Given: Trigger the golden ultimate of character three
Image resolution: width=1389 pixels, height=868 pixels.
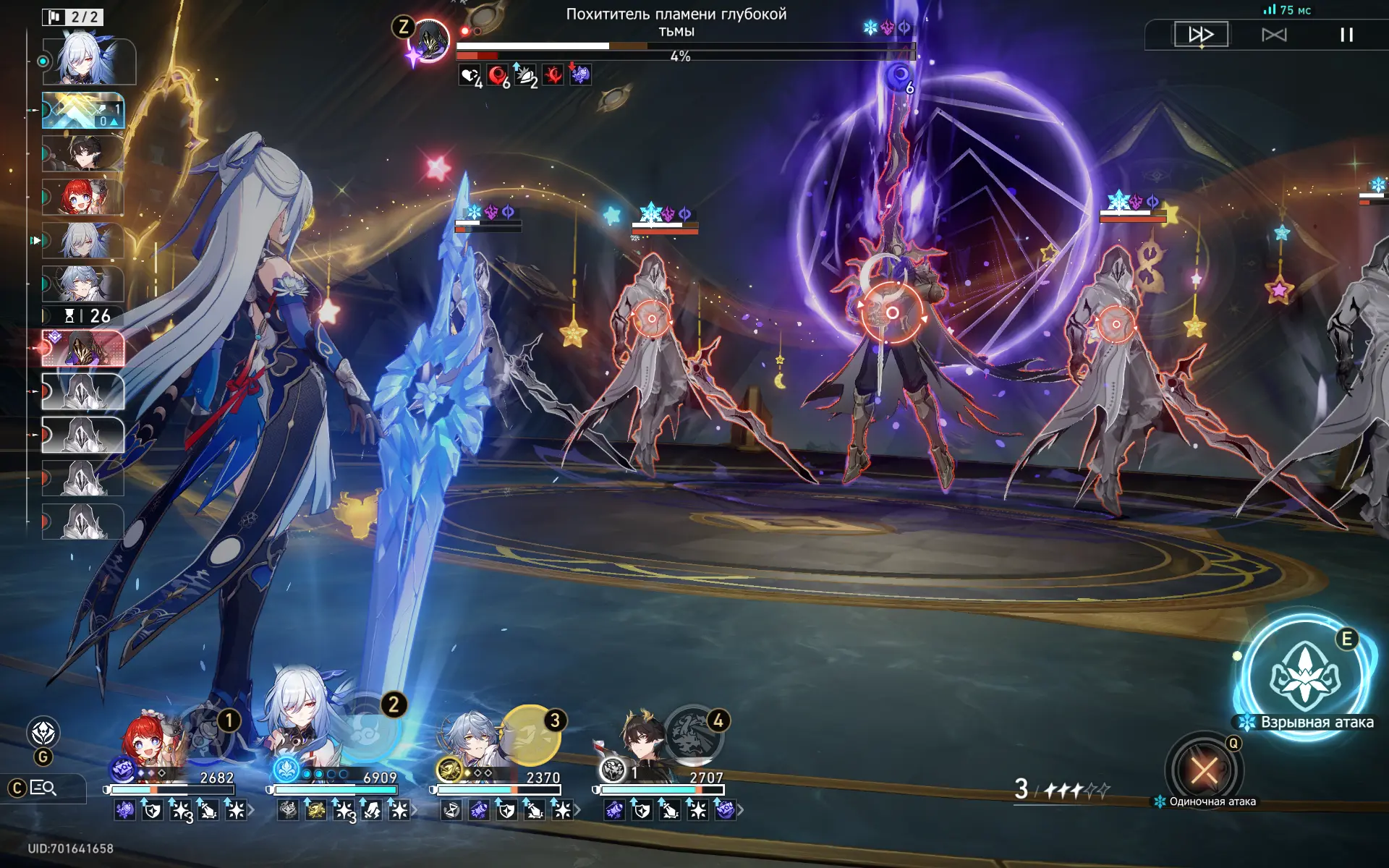Looking at the screenshot, I should coord(530,735).
